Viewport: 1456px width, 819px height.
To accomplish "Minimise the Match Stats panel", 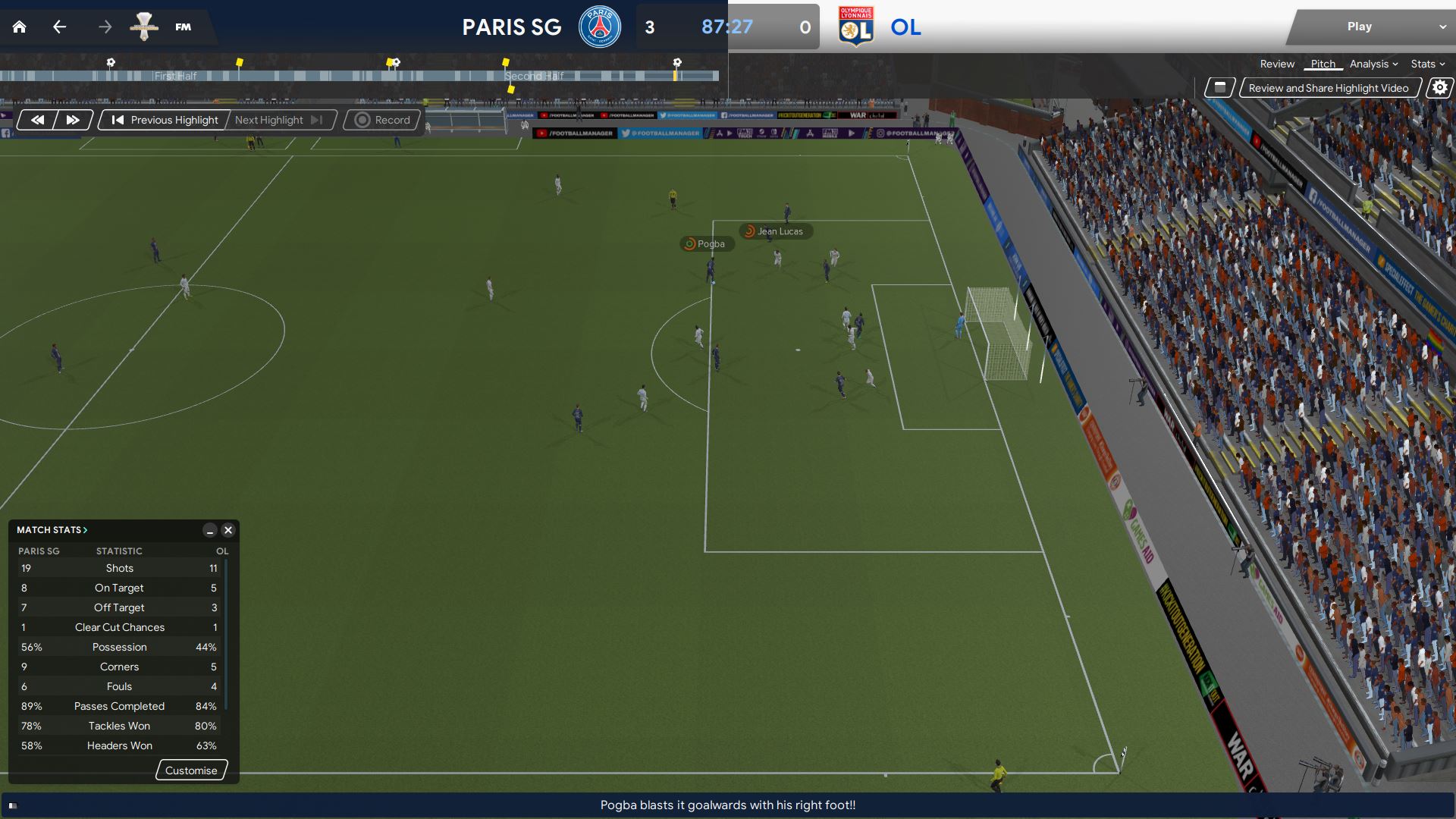I will coord(210,531).
